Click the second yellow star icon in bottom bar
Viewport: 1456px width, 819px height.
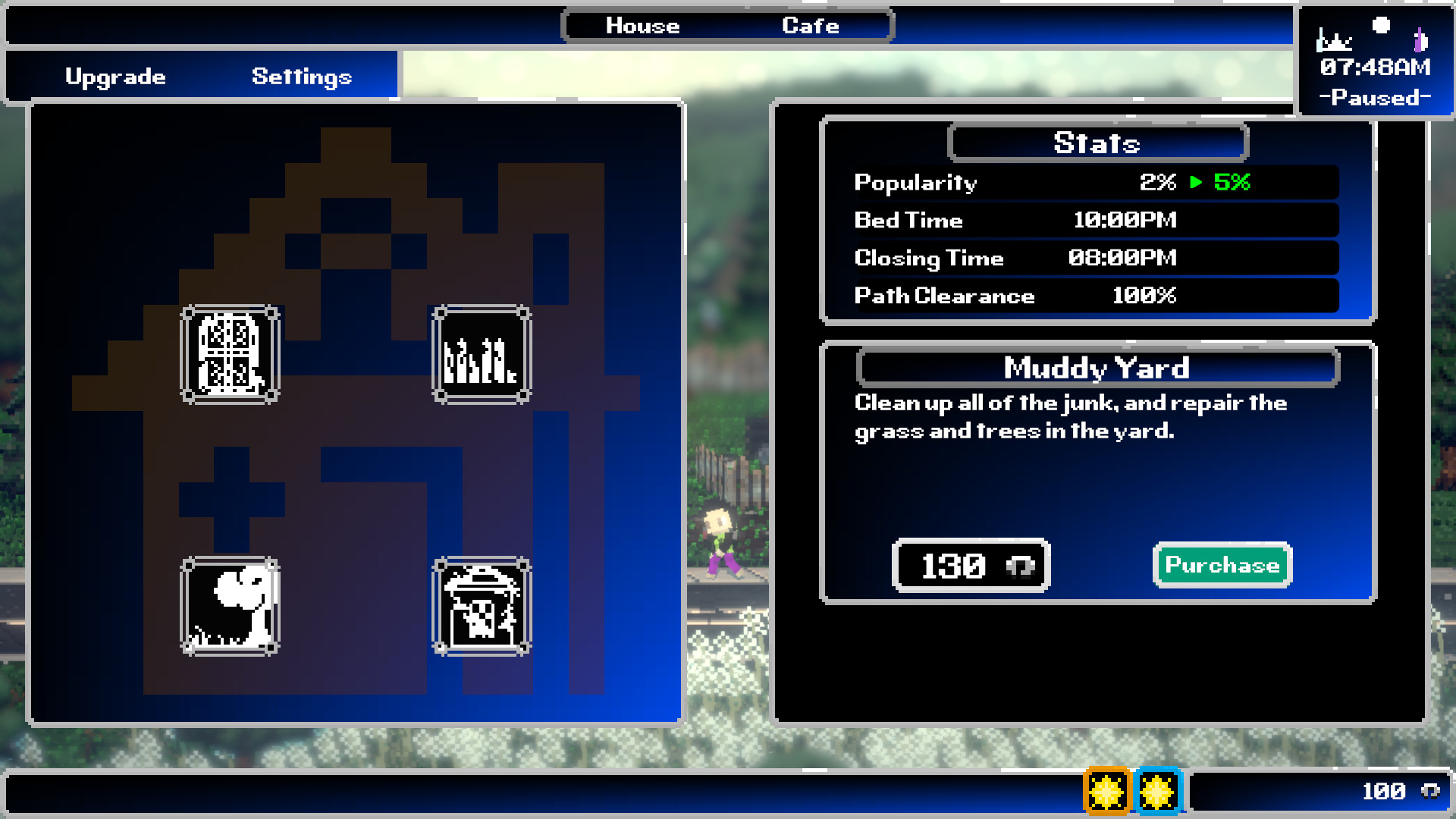coord(1158,789)
